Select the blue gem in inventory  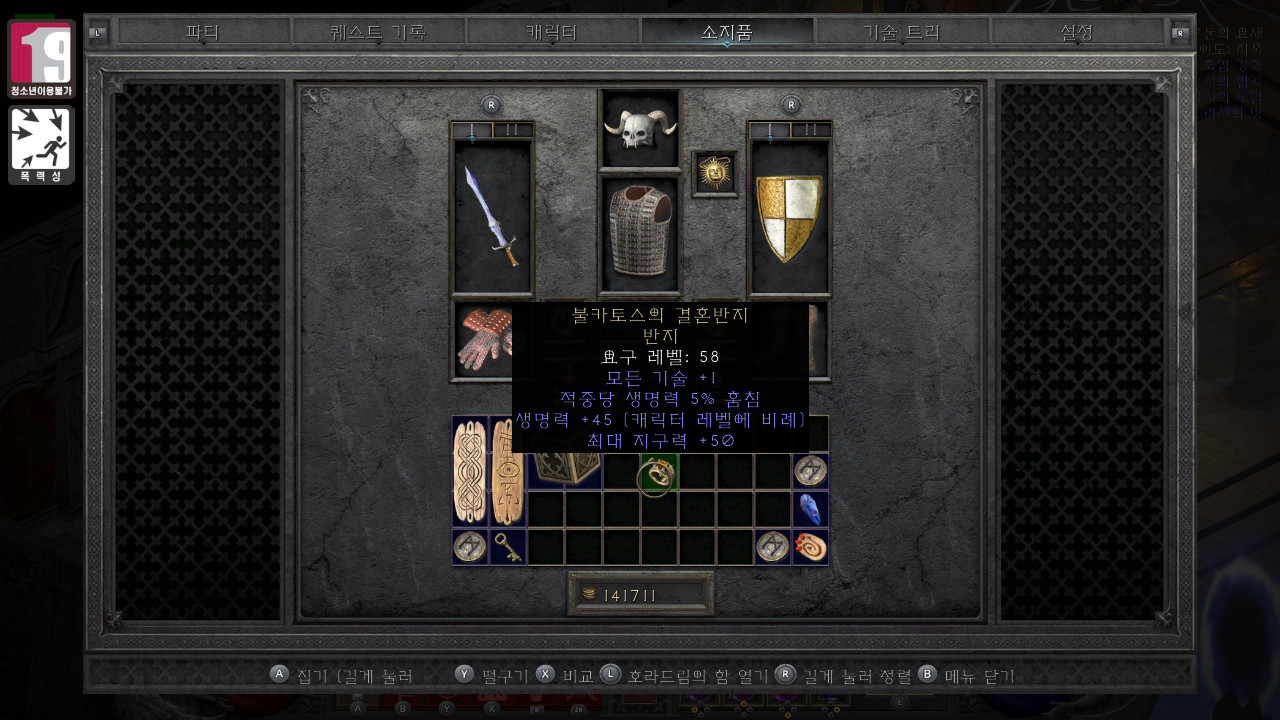pyautogui.click(x=811, y=509)
